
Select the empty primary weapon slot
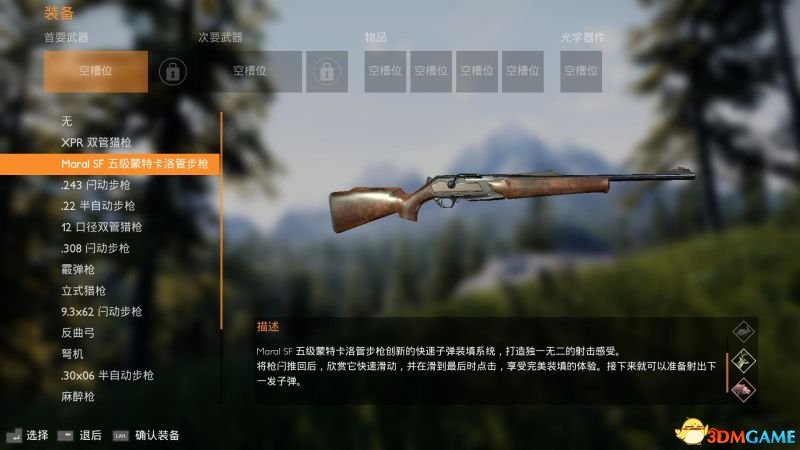point(95,71)
